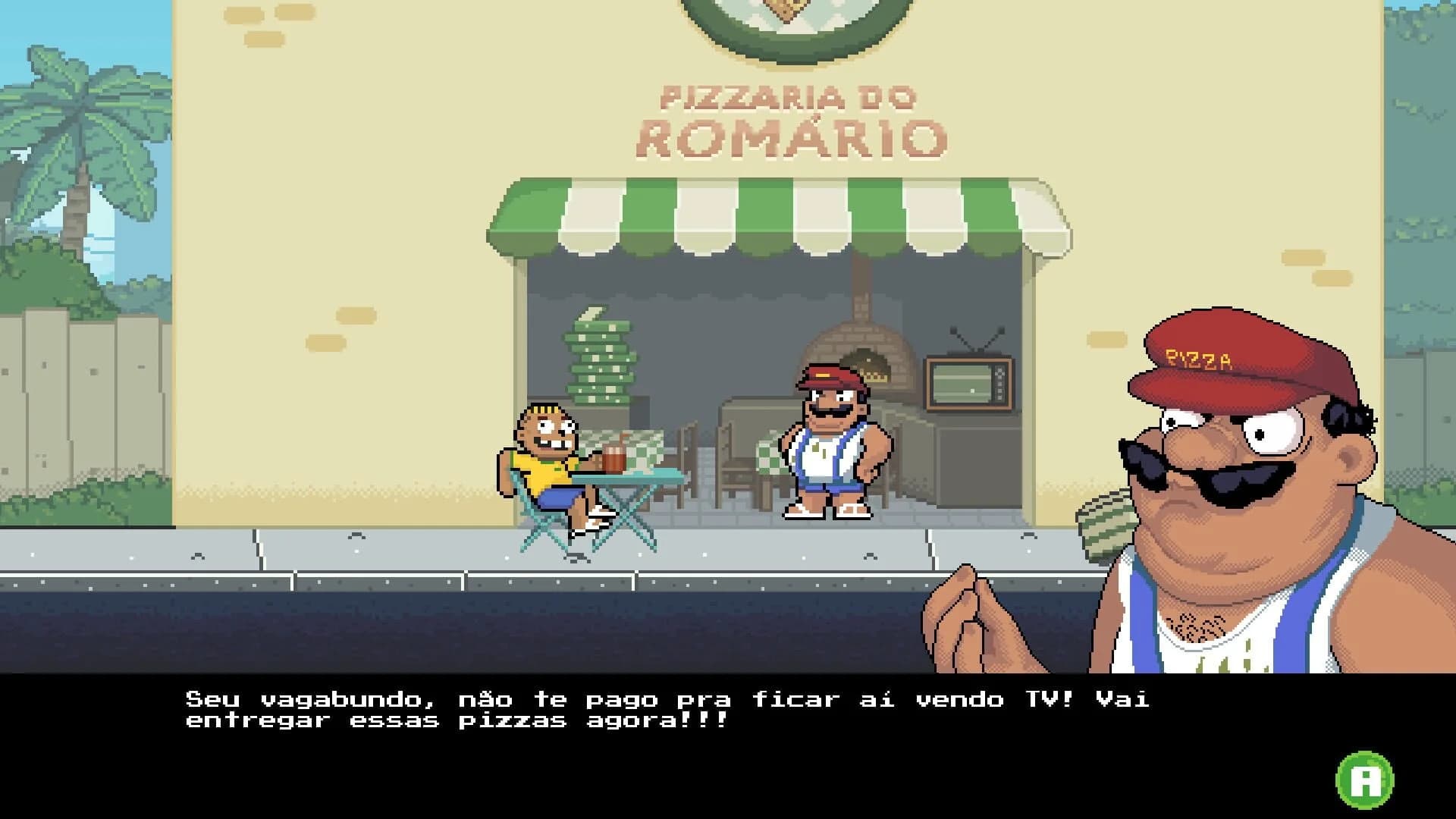Viewport: 1456px width, 819px height.
Task: Click the dialogue text box
Action: point(667,709)
